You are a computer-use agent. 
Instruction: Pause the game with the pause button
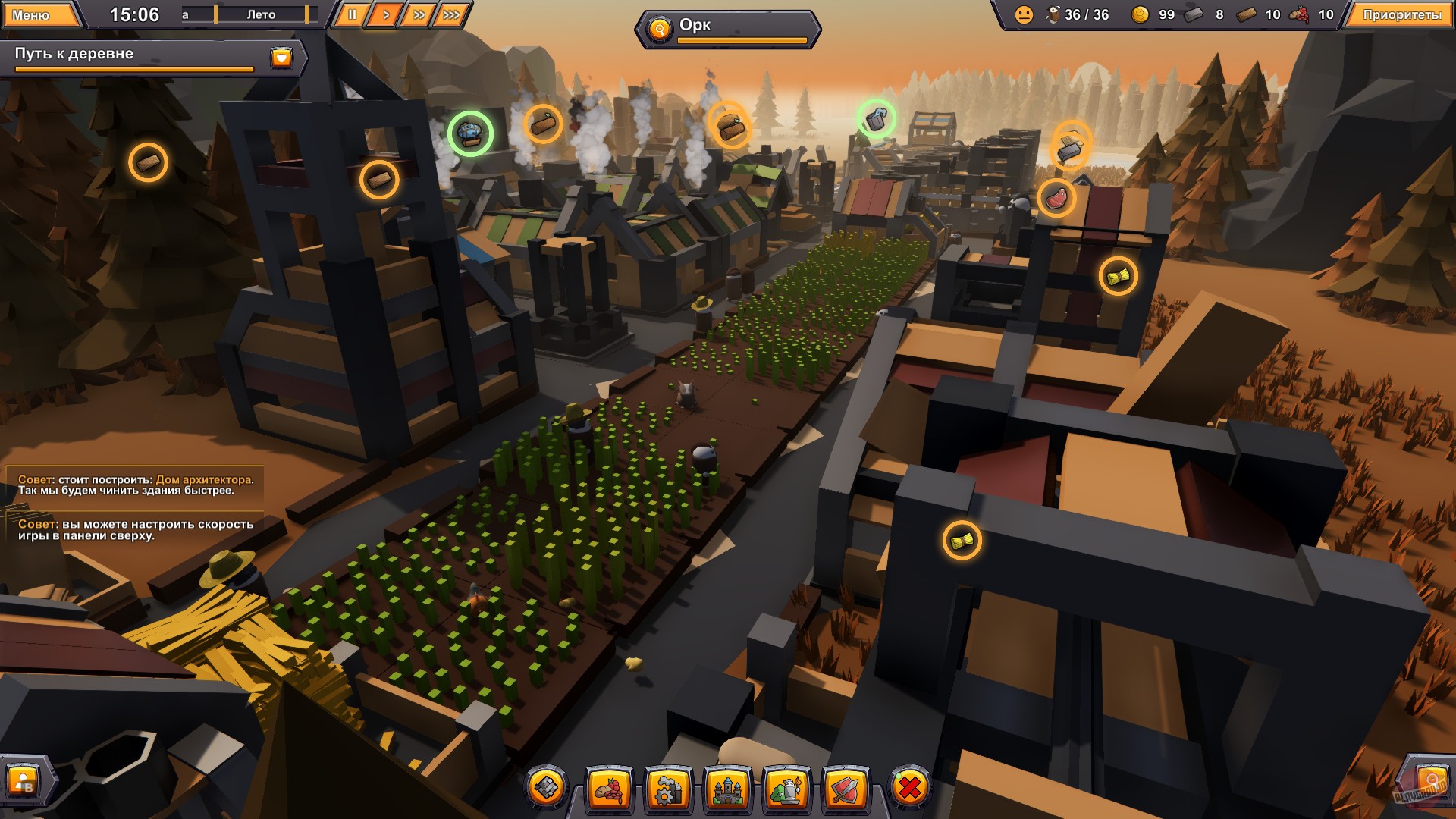[x=351, y=13]
